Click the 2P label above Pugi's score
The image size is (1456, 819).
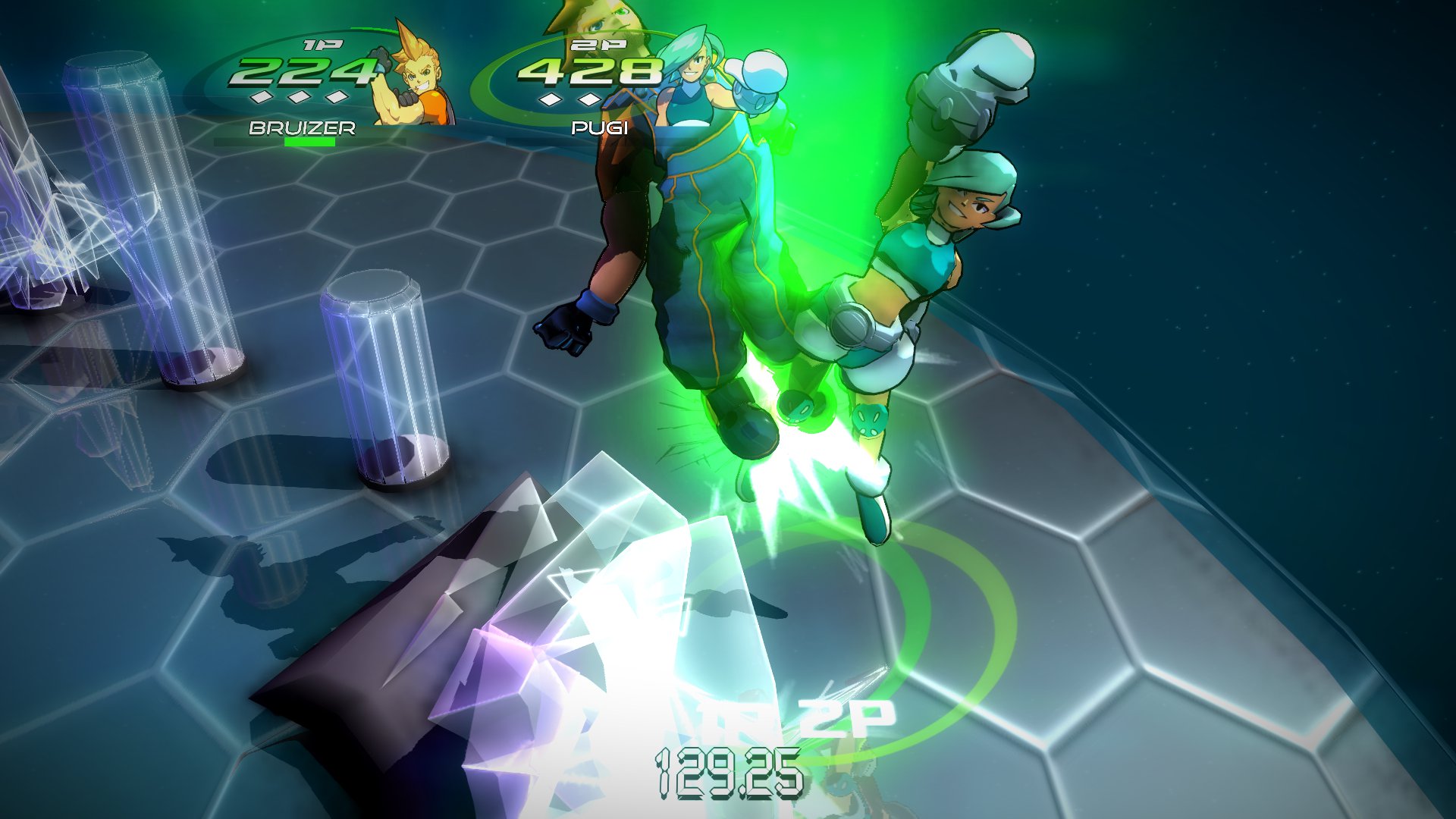(600, 45)
